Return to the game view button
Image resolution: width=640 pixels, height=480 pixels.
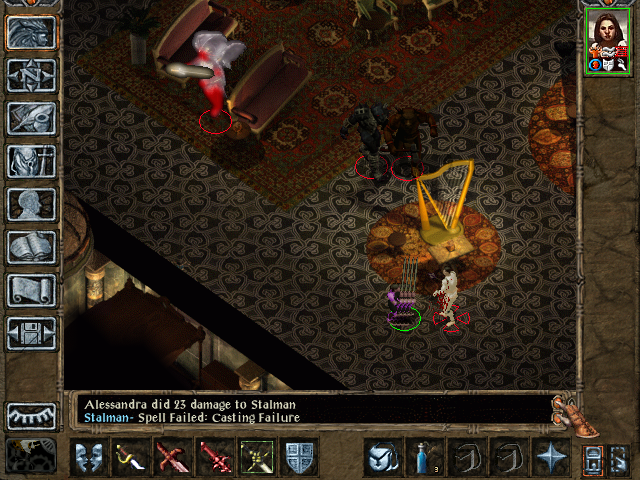pos(32,32)
